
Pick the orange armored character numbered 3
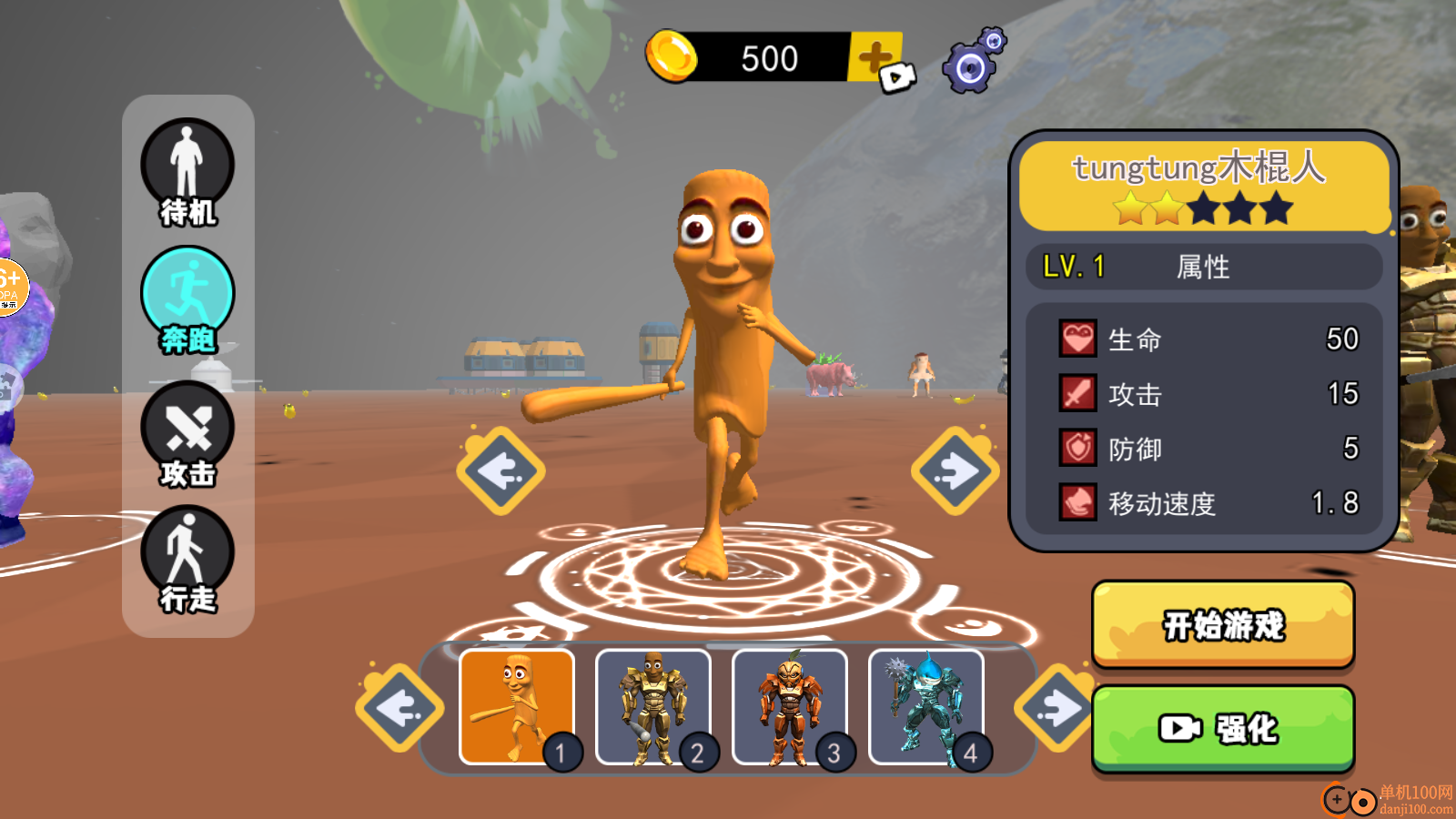[790, 706]
